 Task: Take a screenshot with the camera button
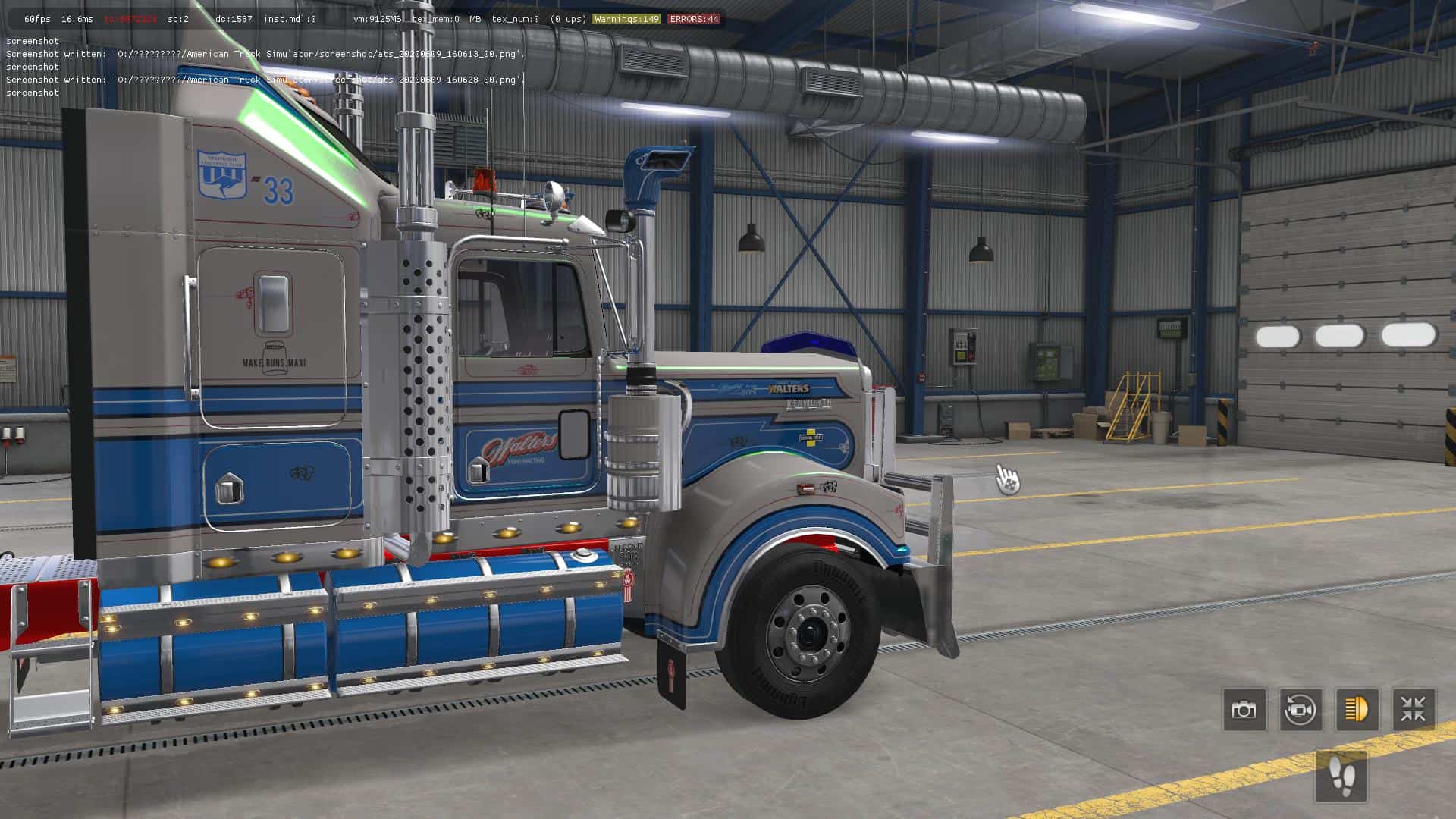coord(1244,710)
